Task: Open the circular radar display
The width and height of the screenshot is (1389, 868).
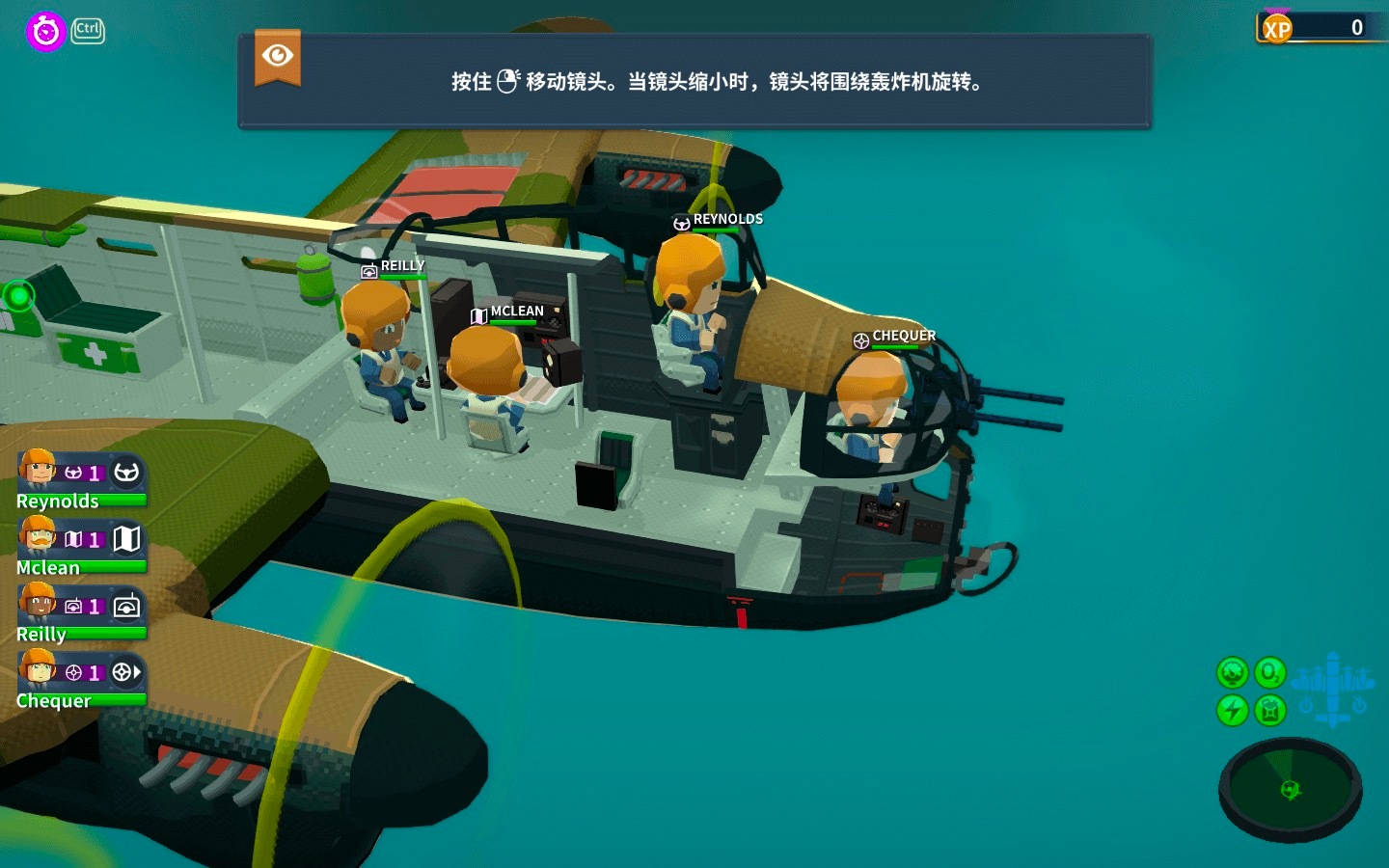Action: click(1290, 788)
